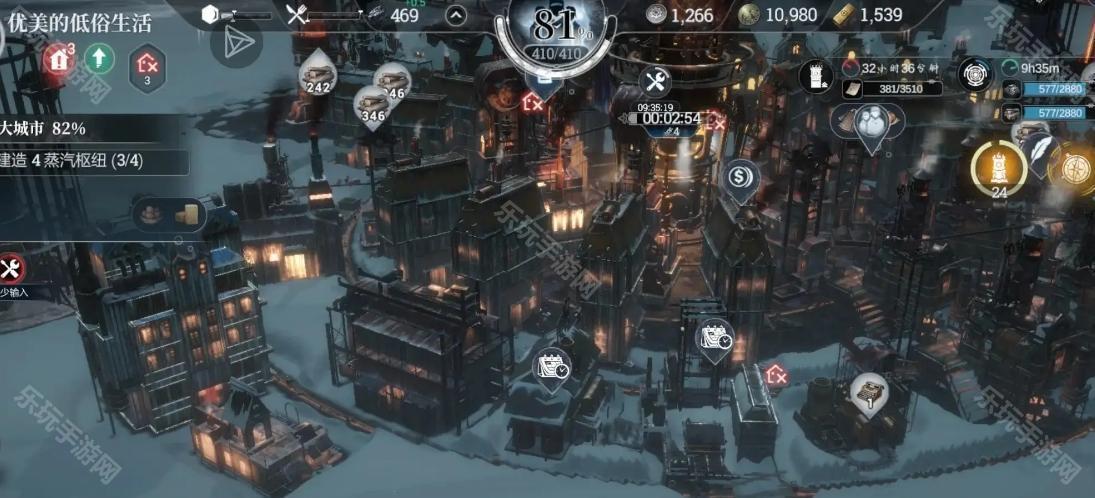Open the hexagon broken-house warning with 3
1095x498 pixels.
(148, 65)
